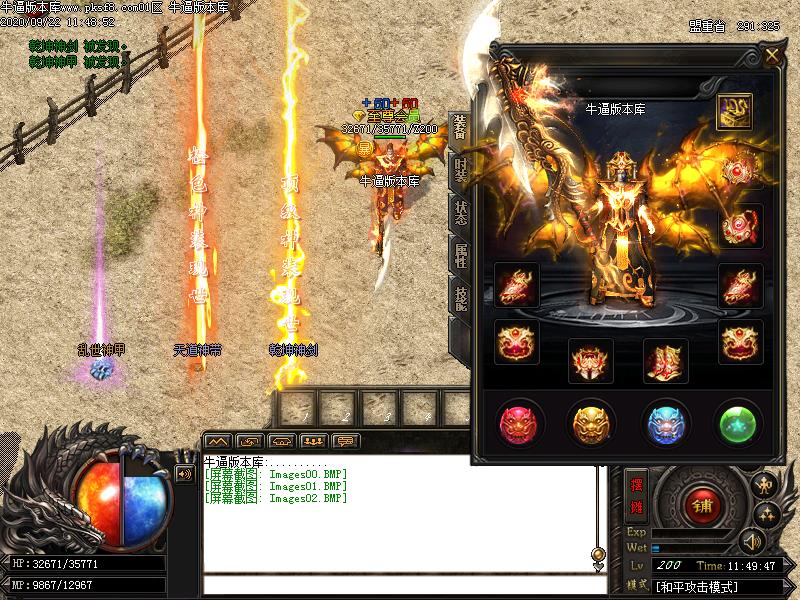Open the warrior figure round button
This screenshot has width=800, height=600.
tap(765, 486)
